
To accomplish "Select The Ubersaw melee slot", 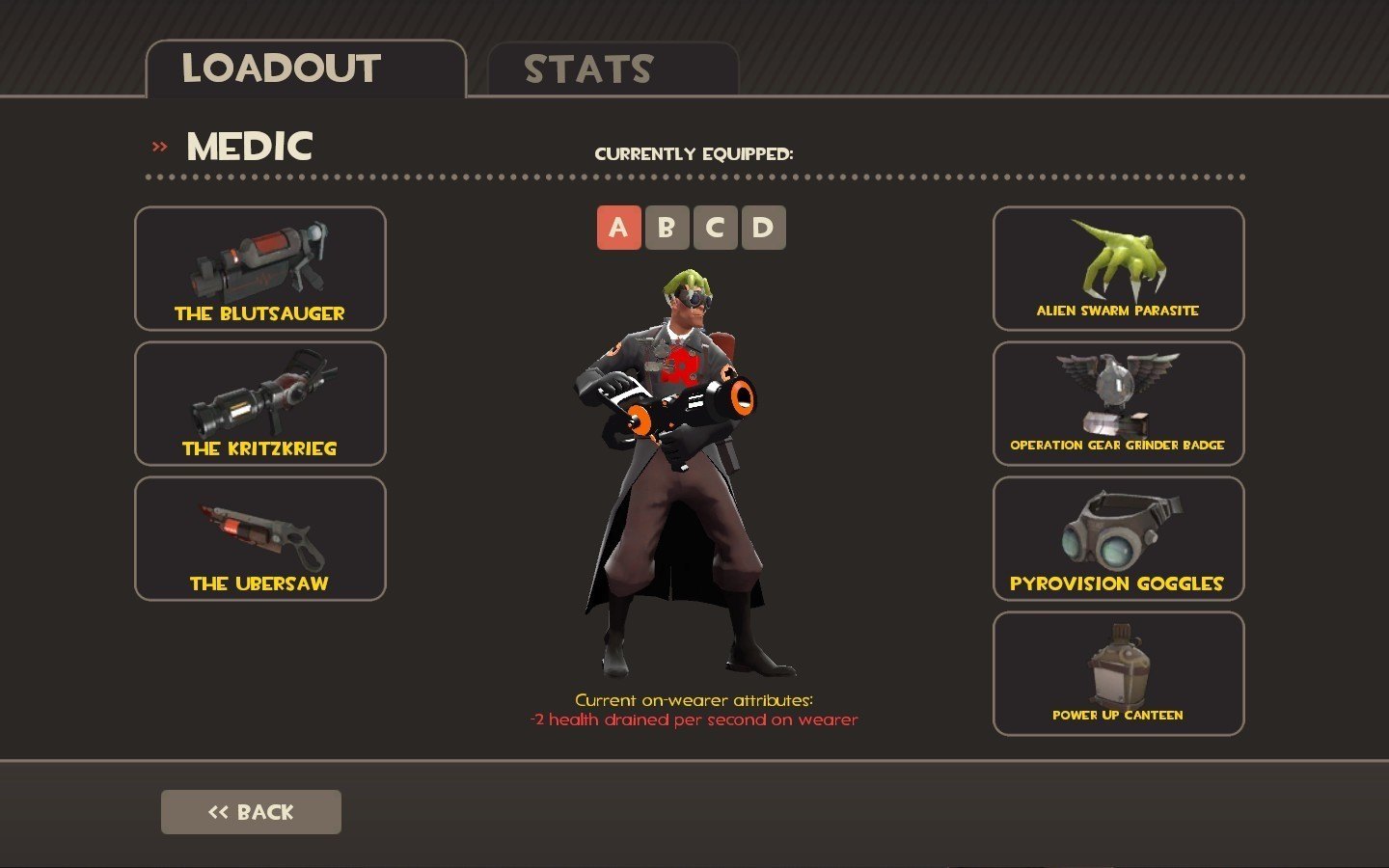I will click(260, 538).
